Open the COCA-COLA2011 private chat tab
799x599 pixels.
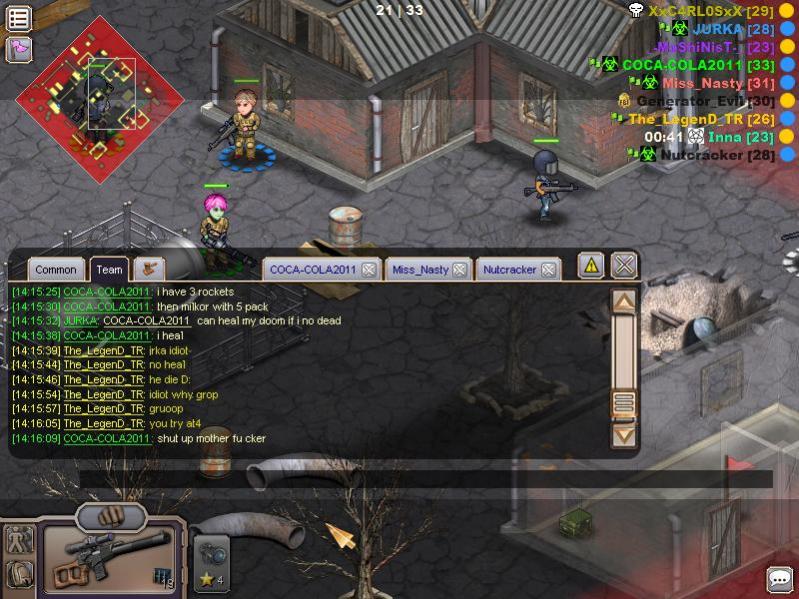[x=313, y=269]
